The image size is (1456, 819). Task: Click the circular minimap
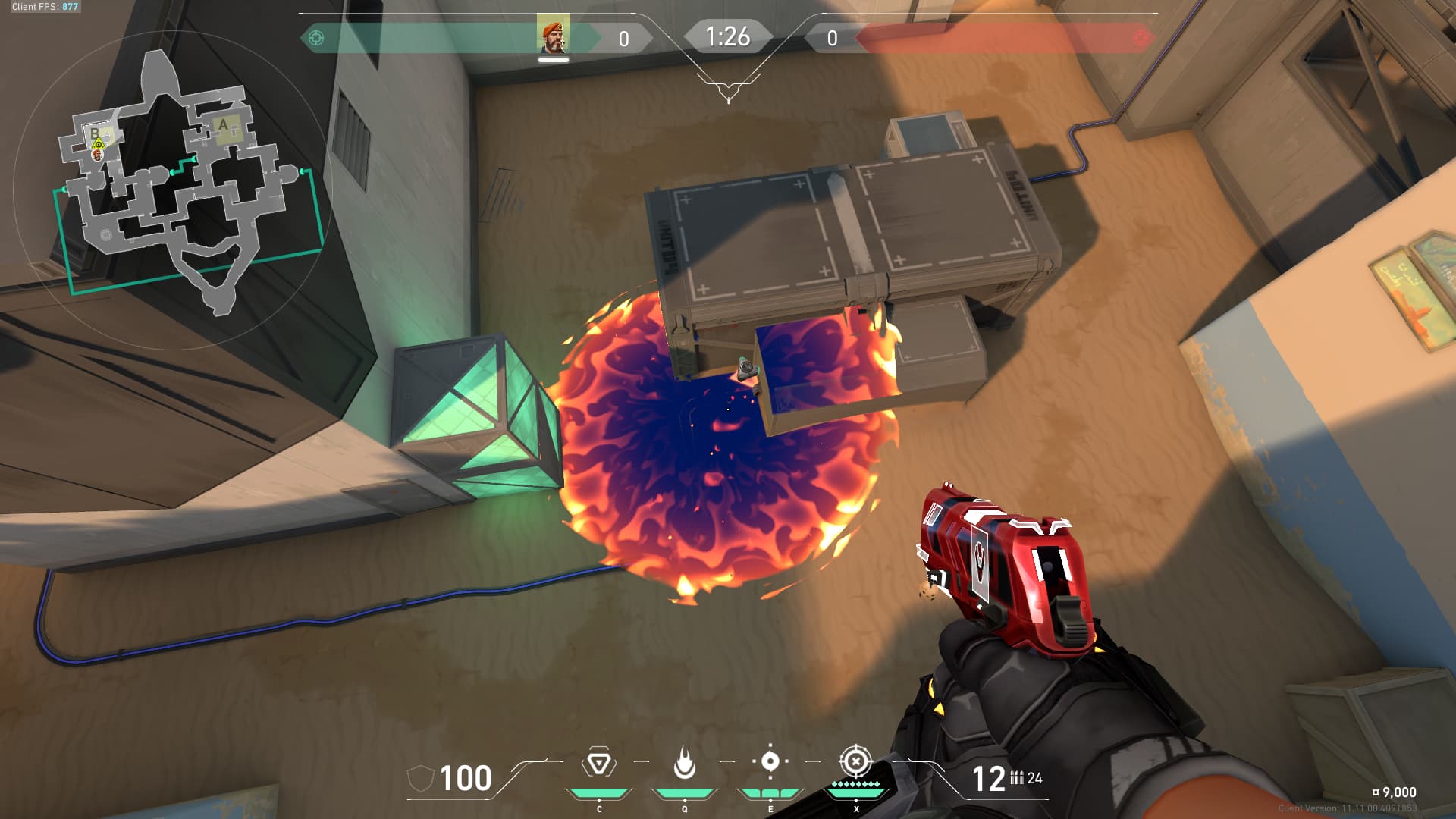point(174,190)
